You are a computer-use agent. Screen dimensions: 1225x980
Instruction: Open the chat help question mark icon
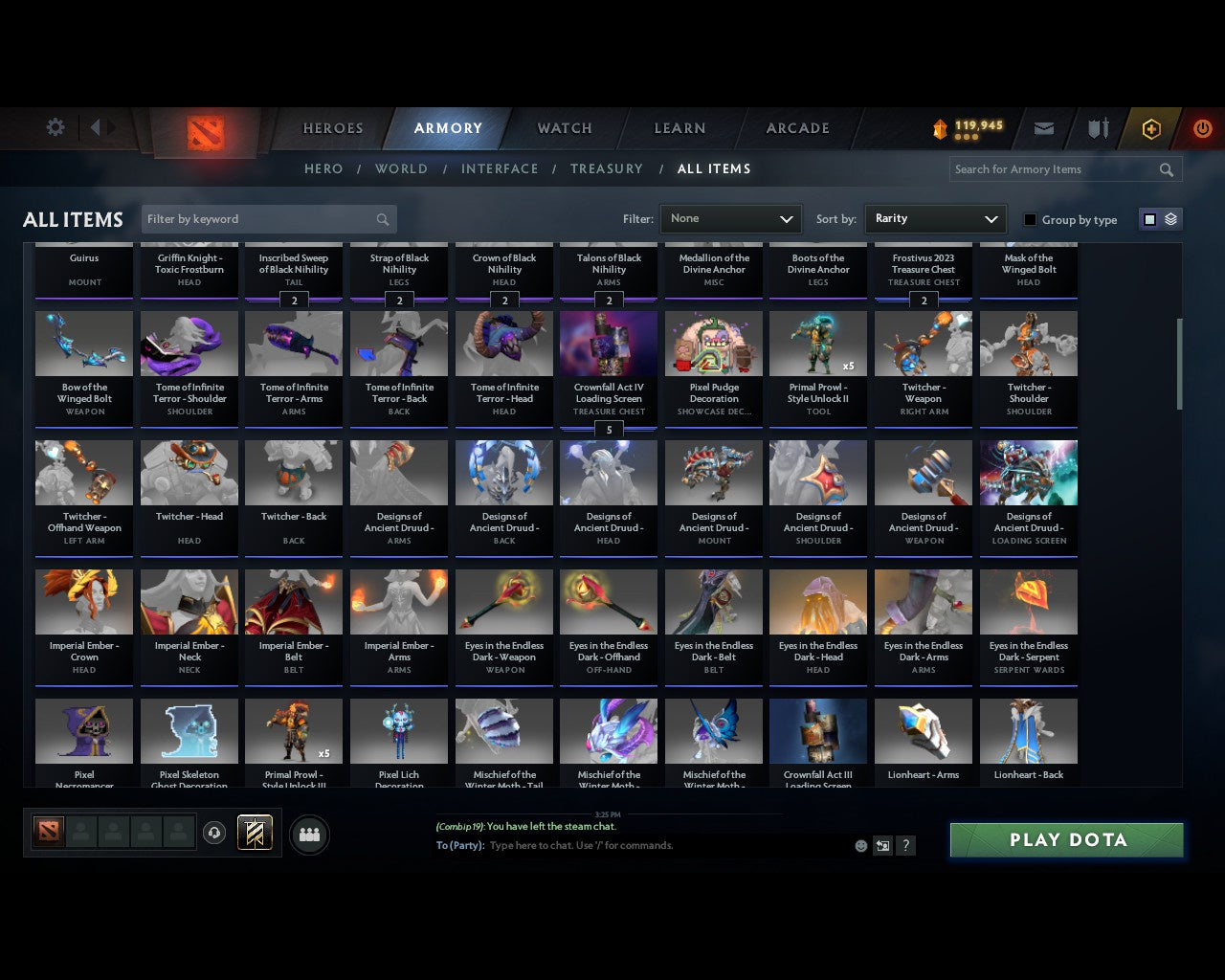click(905, 846)
